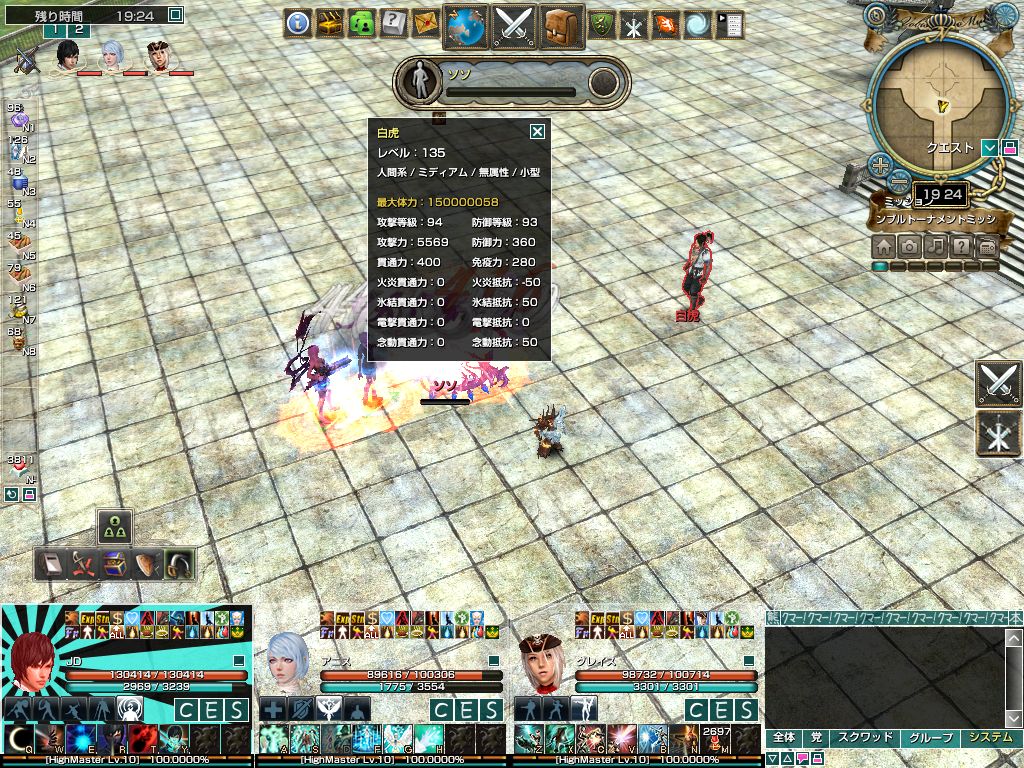Open the leather backpack inventory
Screen dimensions: 1024x768
point(563,25)
